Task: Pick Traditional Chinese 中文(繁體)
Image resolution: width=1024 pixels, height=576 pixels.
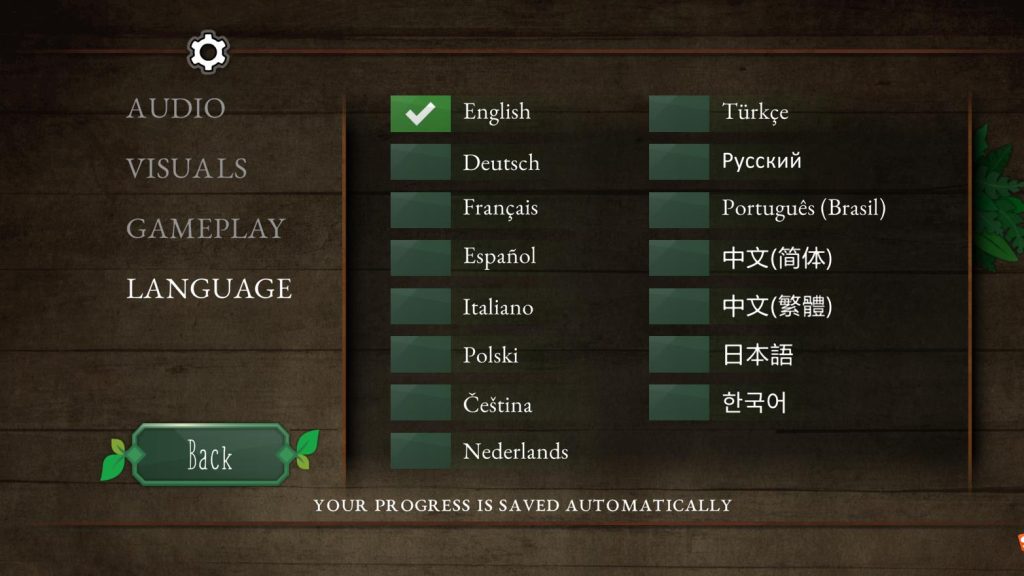Action: pyautogui.click(x=679, y=307)
